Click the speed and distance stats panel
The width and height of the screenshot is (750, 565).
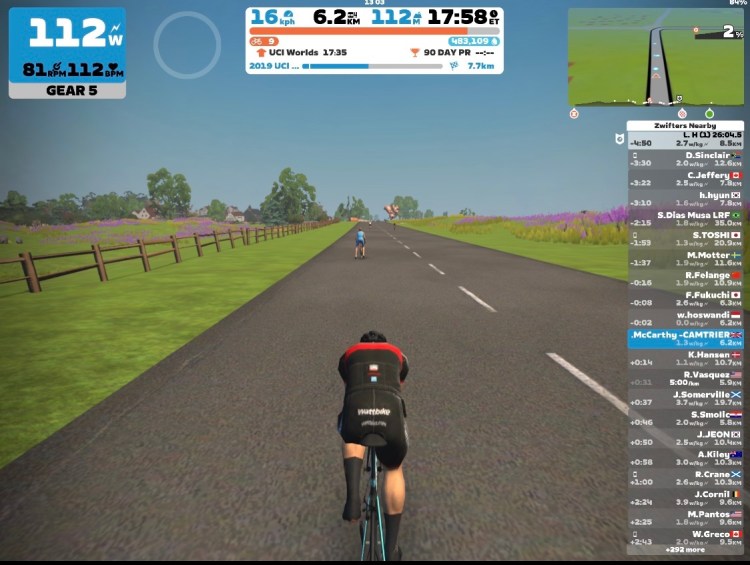[374, 17]
